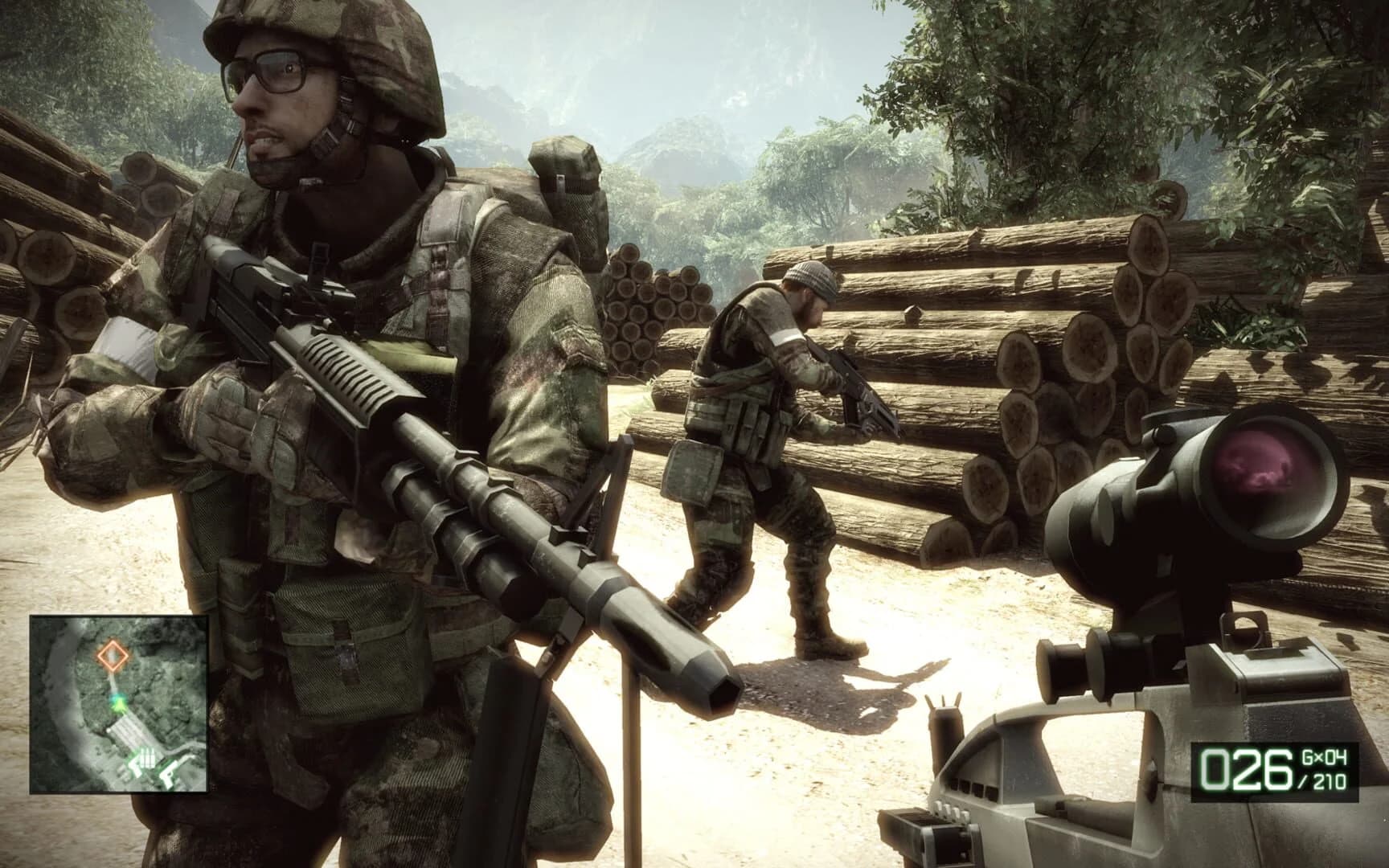Toggle the objective waypoint line on minimap
Image resolution: width=1389 pixels, height=868 pixels.
[114, 683]
